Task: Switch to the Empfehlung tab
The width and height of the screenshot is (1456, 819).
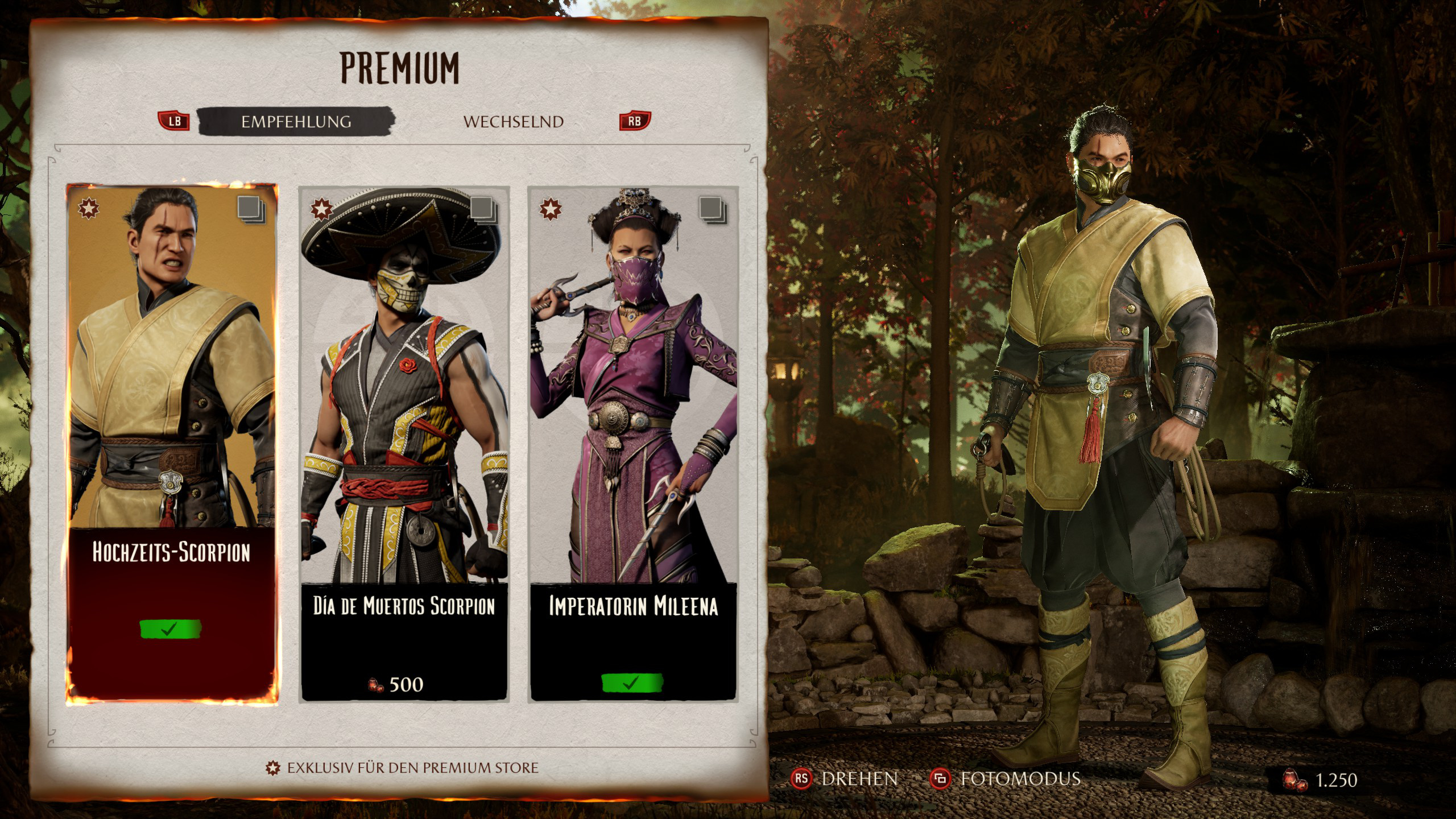Action: [x=296, y=122]
